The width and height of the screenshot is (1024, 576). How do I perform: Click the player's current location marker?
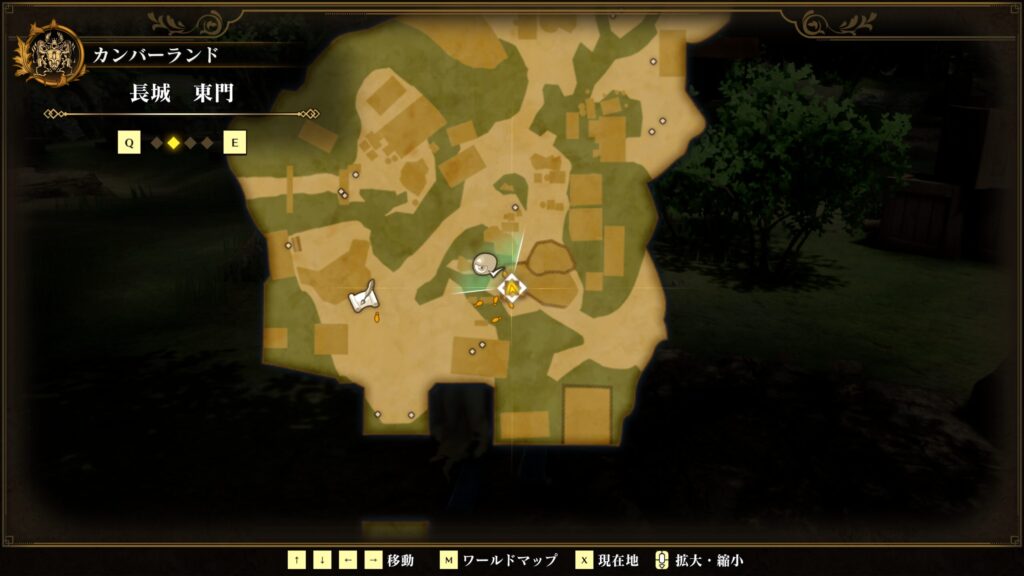[x=512, y=288]
